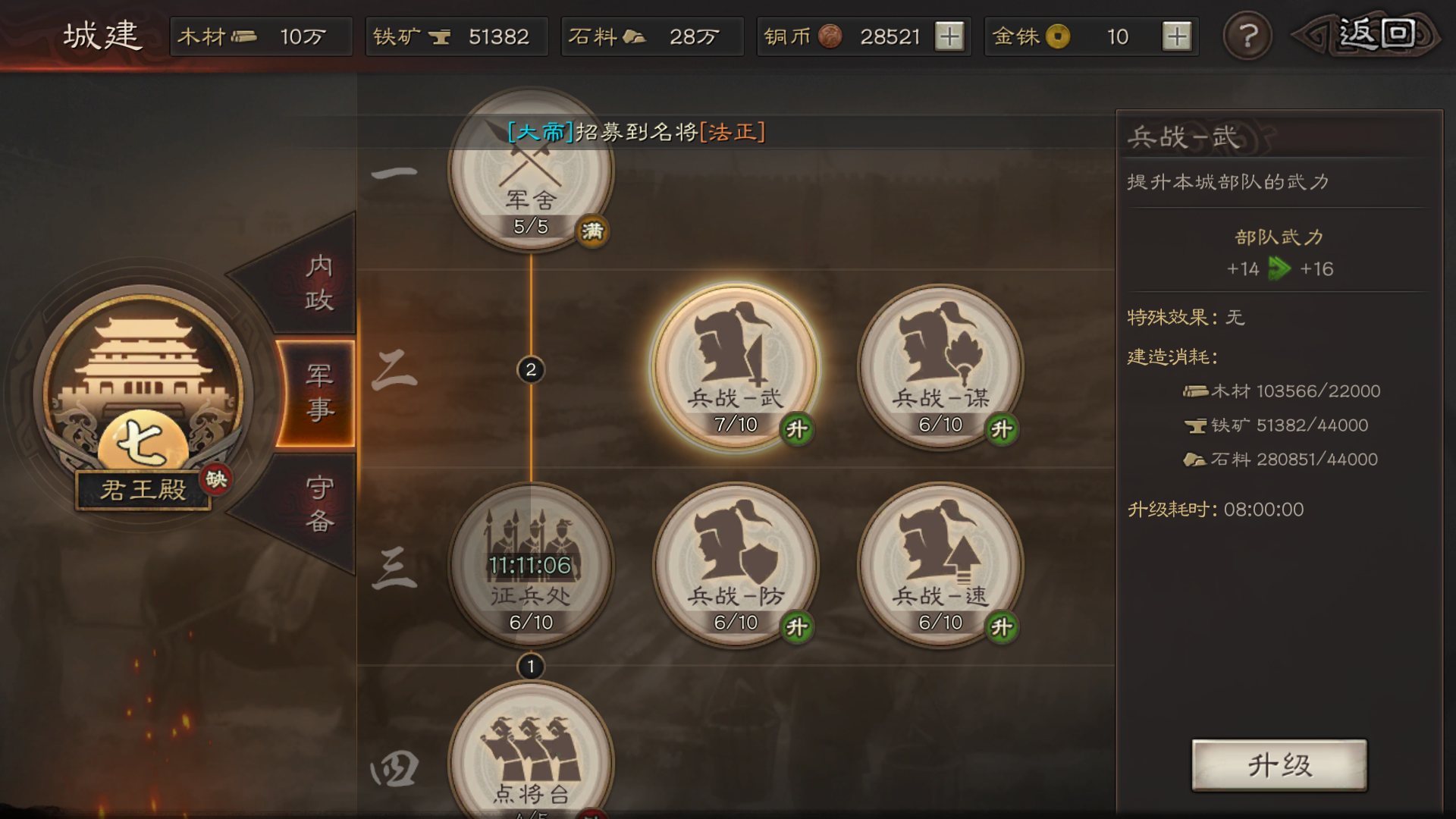Viewport: 1456px width, 819px height.
Task: Tap the green 升 badge on 兵战-速
Action: 1003,625
